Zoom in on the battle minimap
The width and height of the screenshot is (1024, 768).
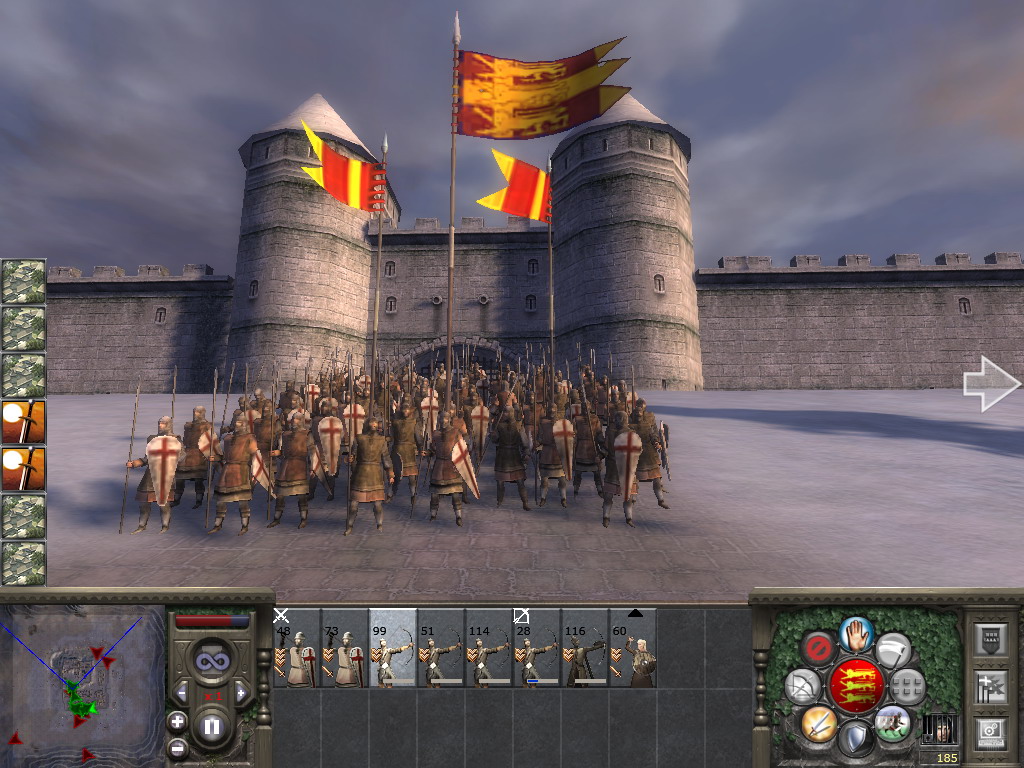coord(177,721)
